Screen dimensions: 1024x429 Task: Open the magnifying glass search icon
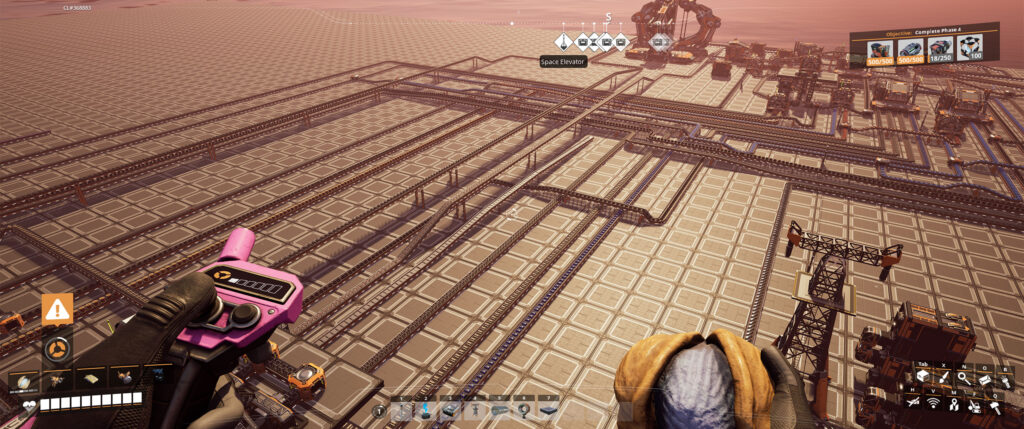pyautogui.click(x=963, y=377)
